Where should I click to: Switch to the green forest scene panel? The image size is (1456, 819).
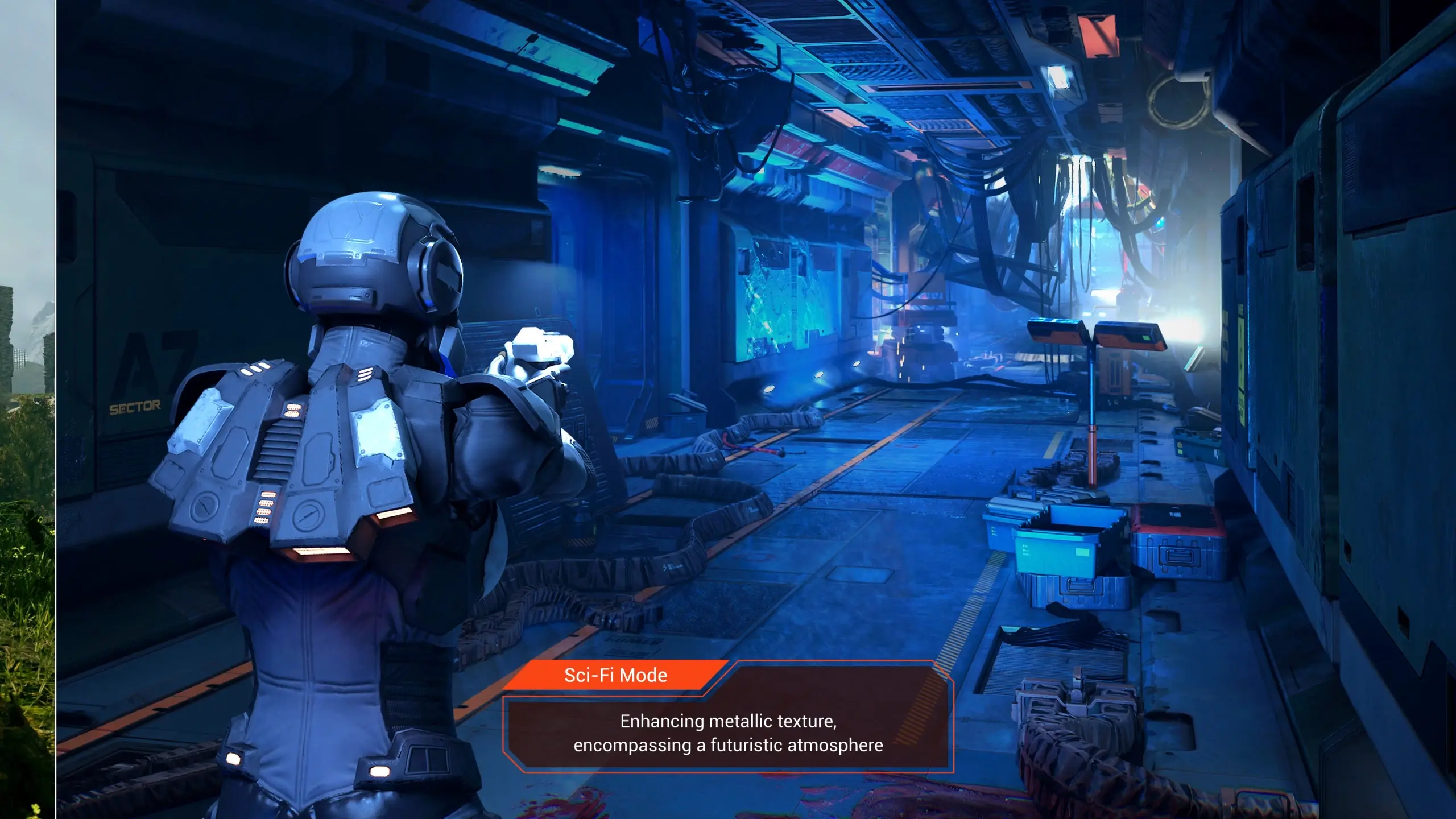27,409
